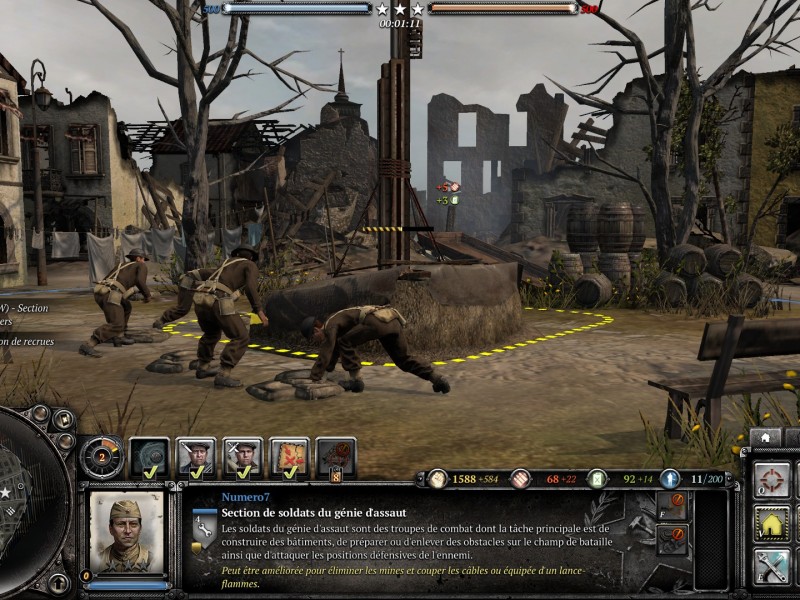Activate the checked radar commander ability
Image resolution: width=800 pixels, height=600 pixels.
point(149,457)
